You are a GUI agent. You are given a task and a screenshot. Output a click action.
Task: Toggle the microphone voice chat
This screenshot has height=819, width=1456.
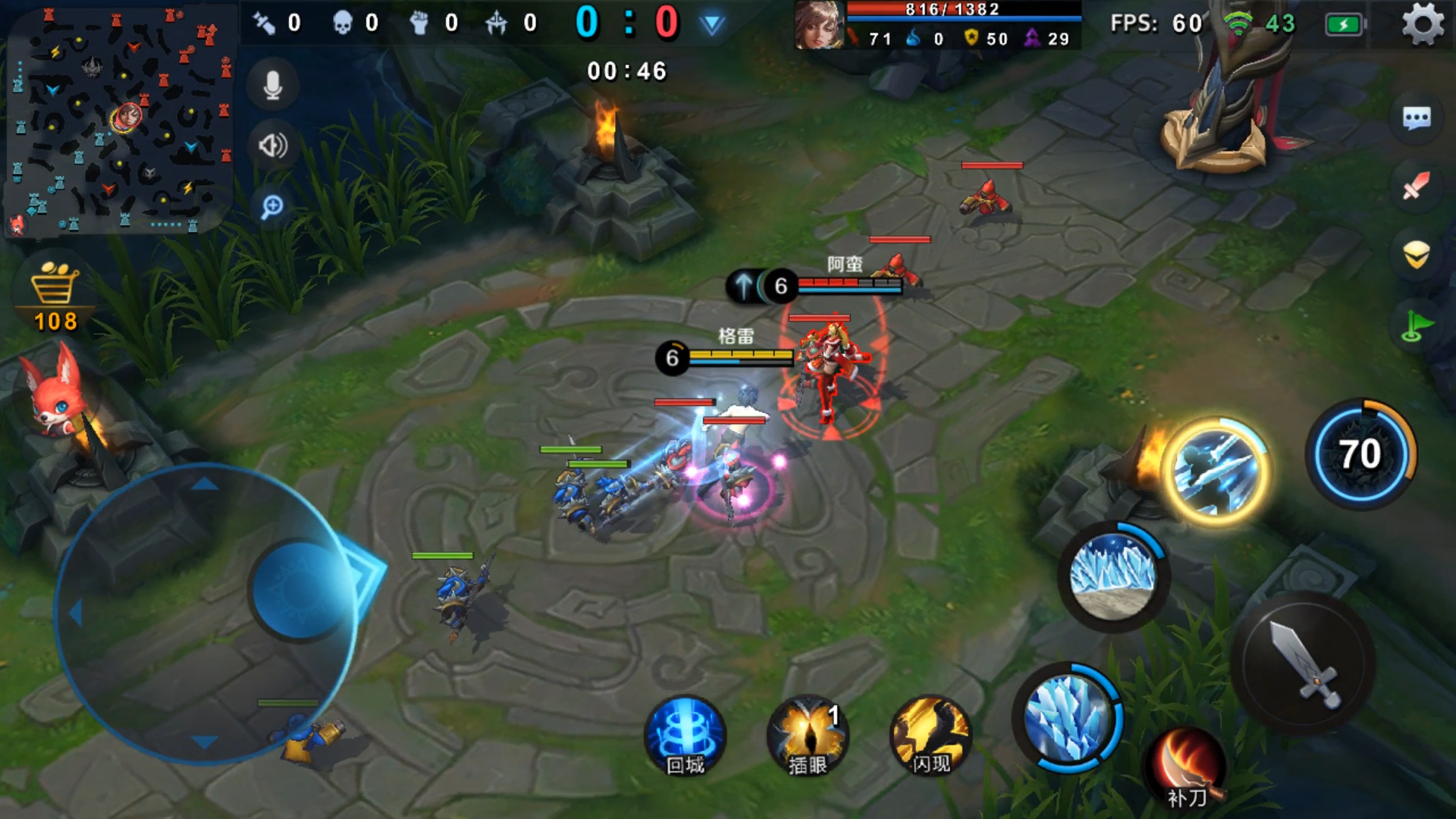[273, 85]
